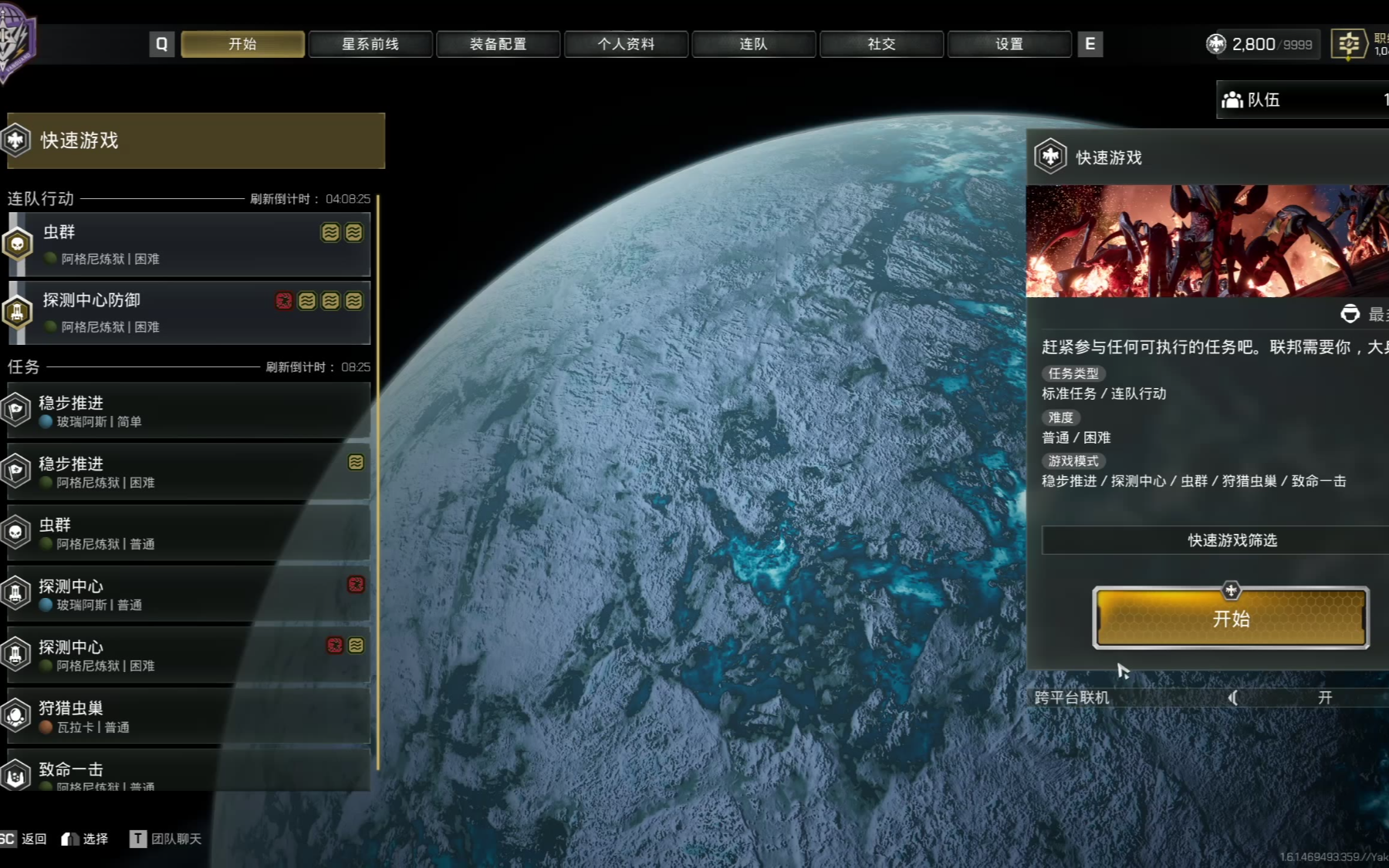Select the 快速游戏 entry in left list
The image size is (1389, 868).
(196, 140)
